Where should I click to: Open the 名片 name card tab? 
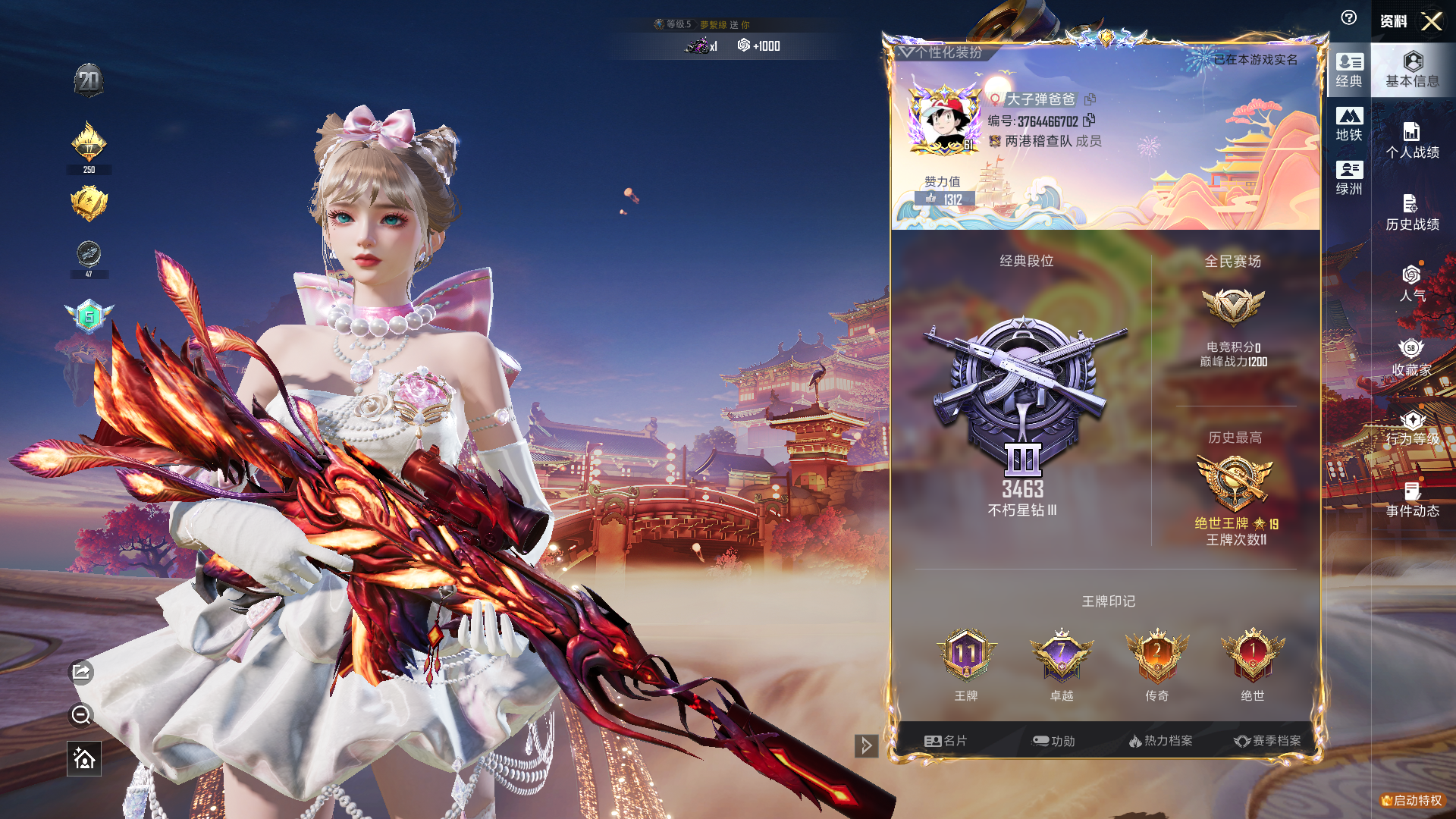tap(946, 741)
